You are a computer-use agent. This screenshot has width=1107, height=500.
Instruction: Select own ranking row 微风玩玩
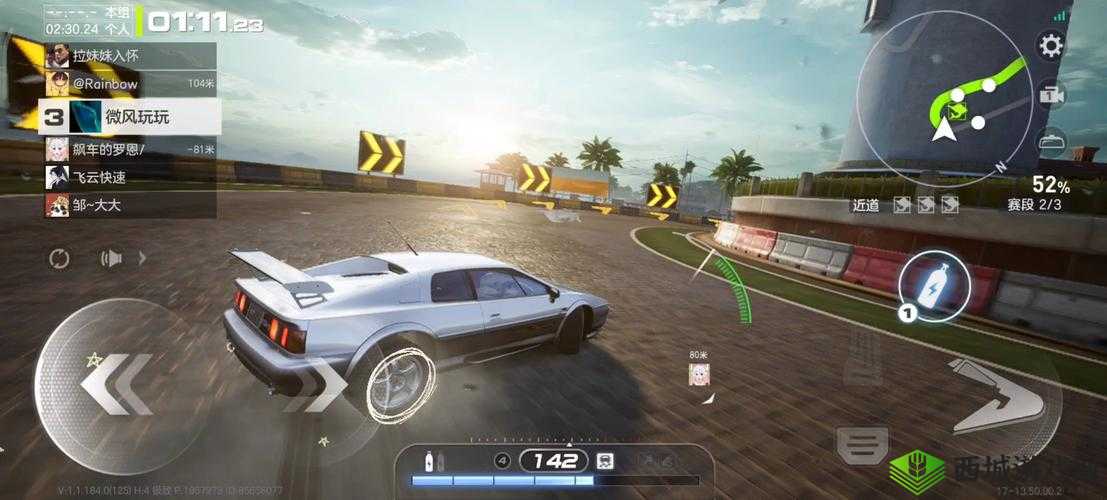[130, 117]
